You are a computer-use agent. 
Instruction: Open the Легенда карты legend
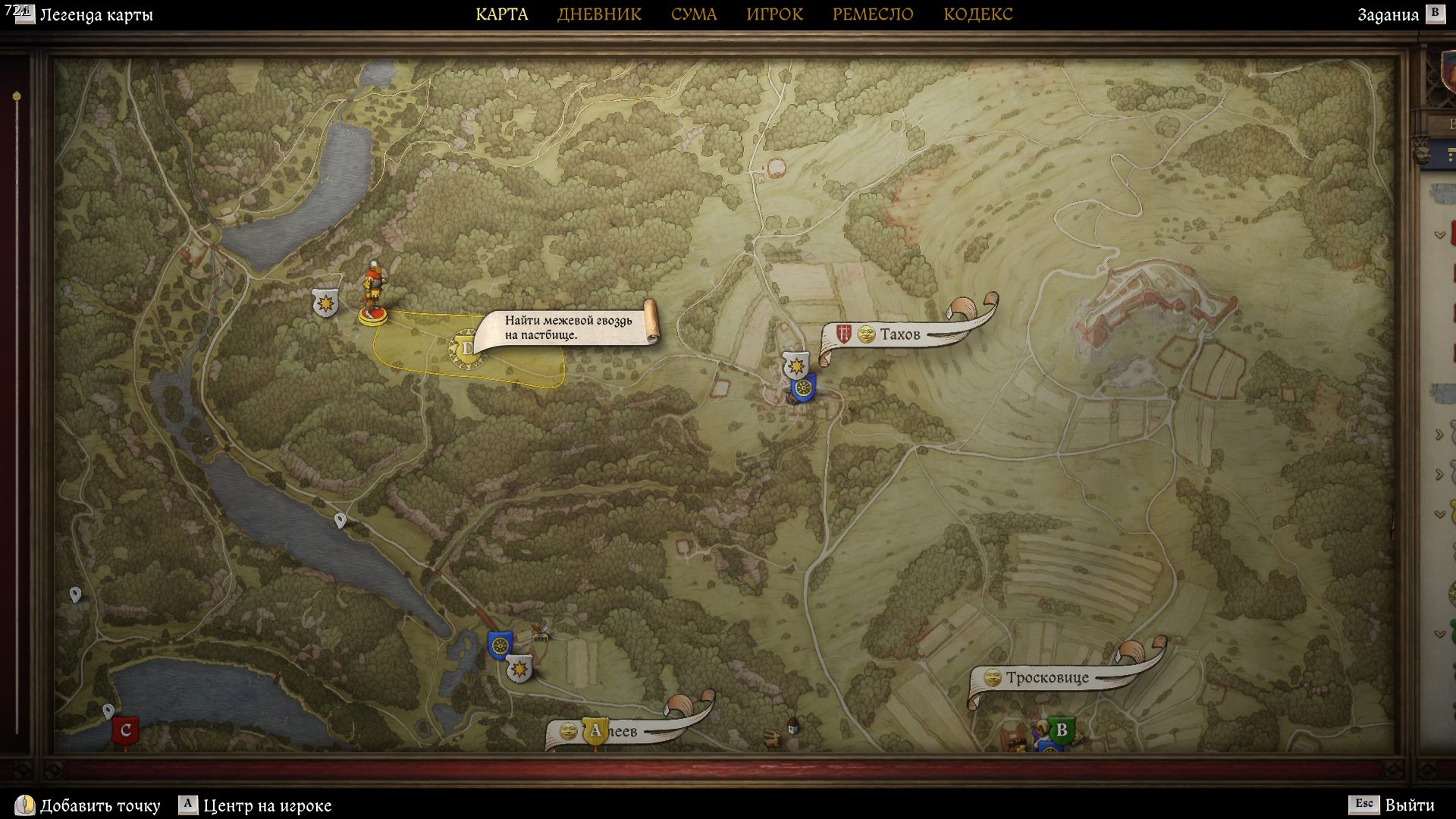point(96,15)
